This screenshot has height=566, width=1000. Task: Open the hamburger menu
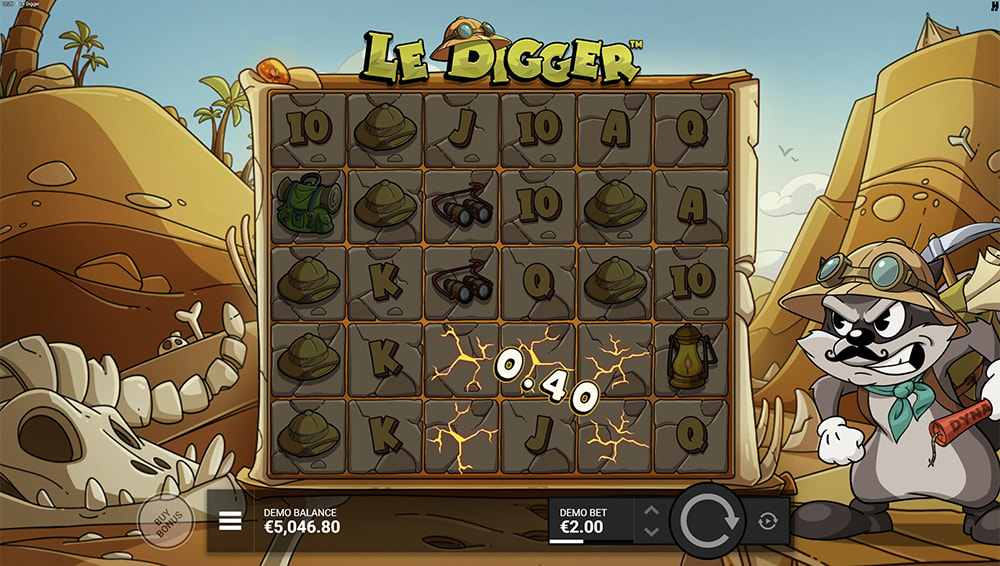point(230,521)
